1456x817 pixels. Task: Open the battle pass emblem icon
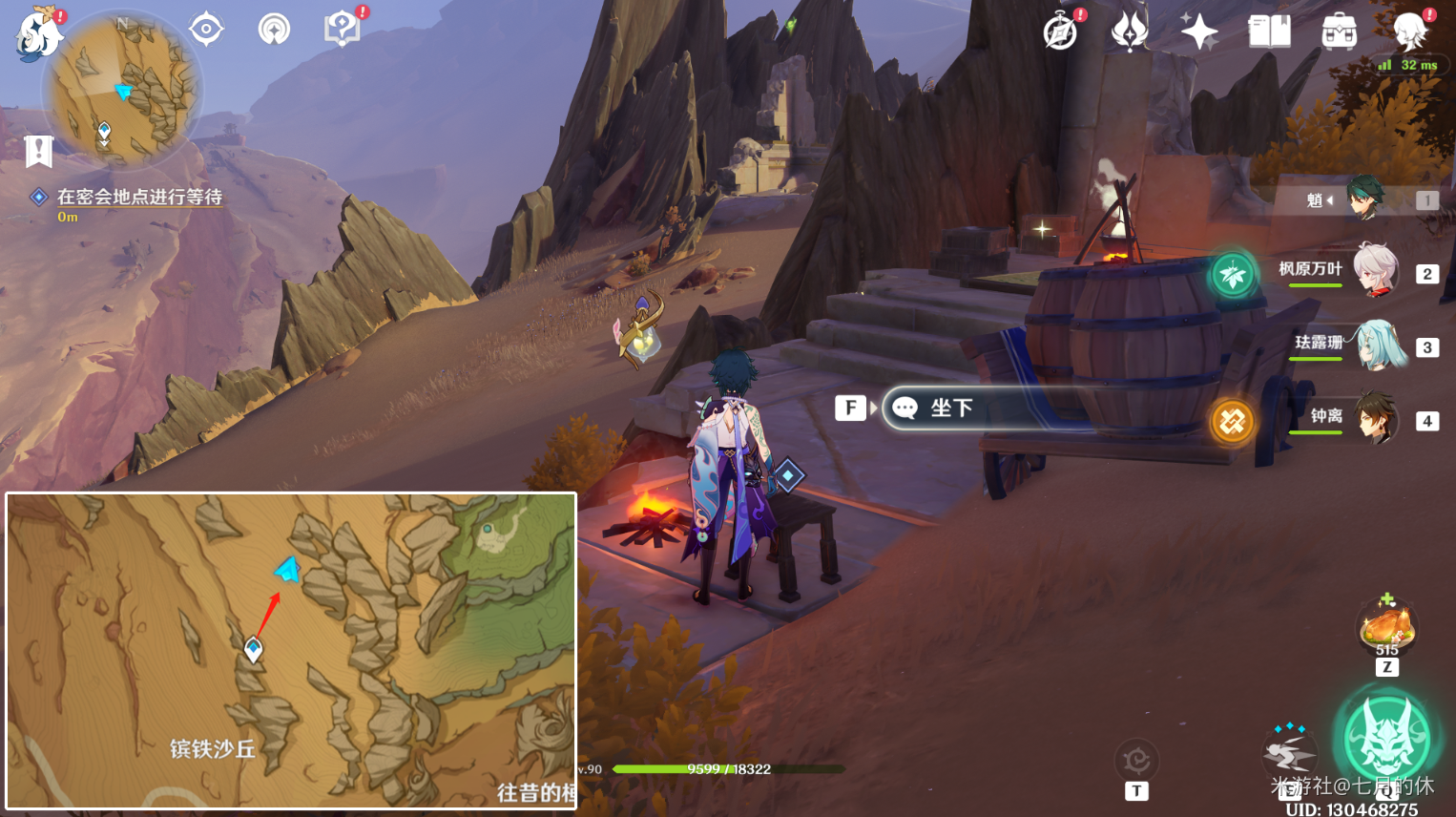pos(1130,31)
